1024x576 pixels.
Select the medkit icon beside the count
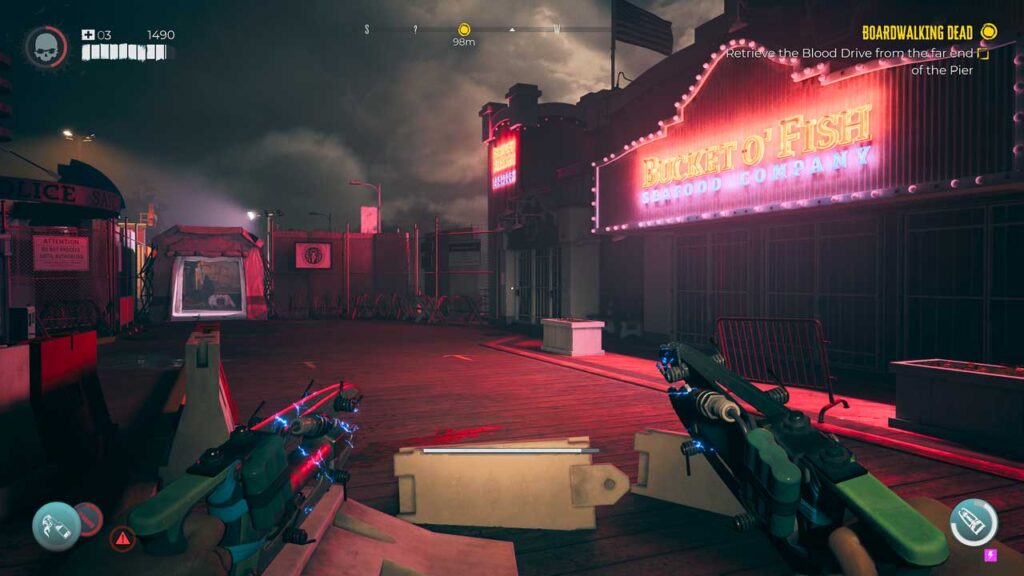click(87, 35)
